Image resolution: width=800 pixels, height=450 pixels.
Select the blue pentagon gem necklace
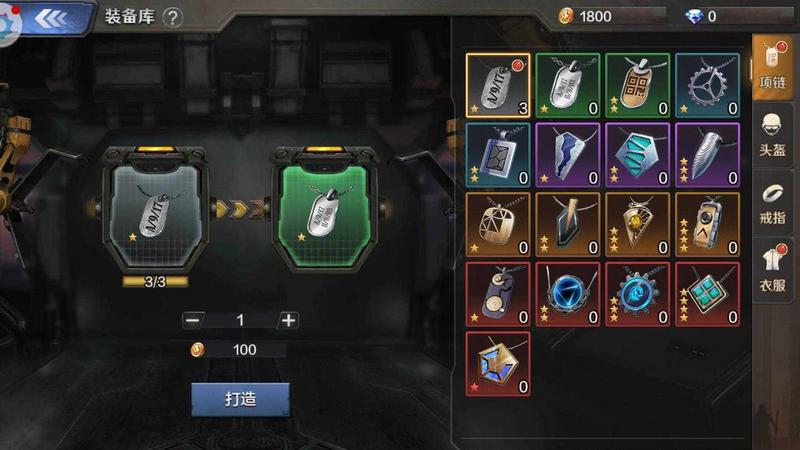(x=498, y=364)
